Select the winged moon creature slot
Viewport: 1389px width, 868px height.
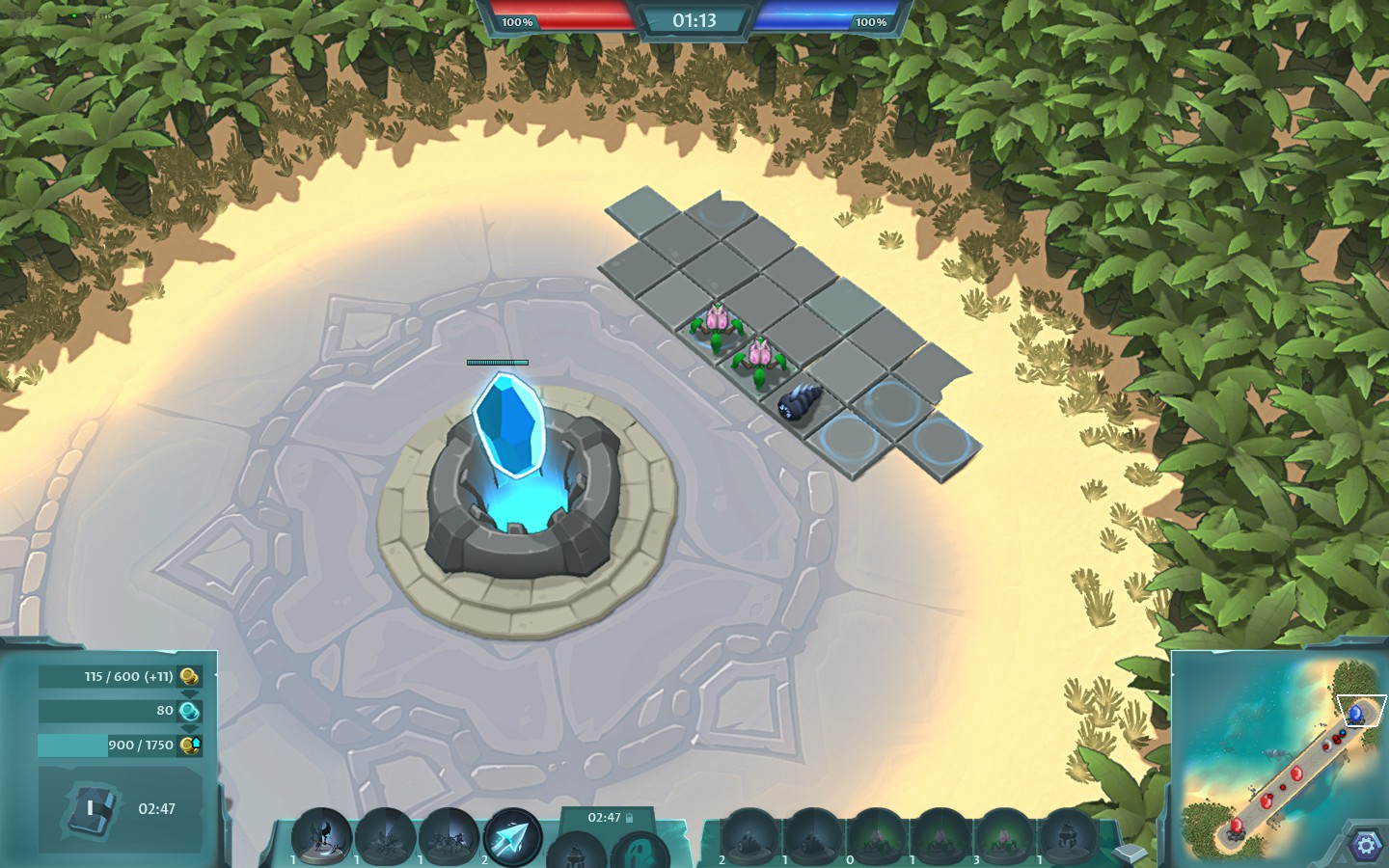[x=321, y=835]
